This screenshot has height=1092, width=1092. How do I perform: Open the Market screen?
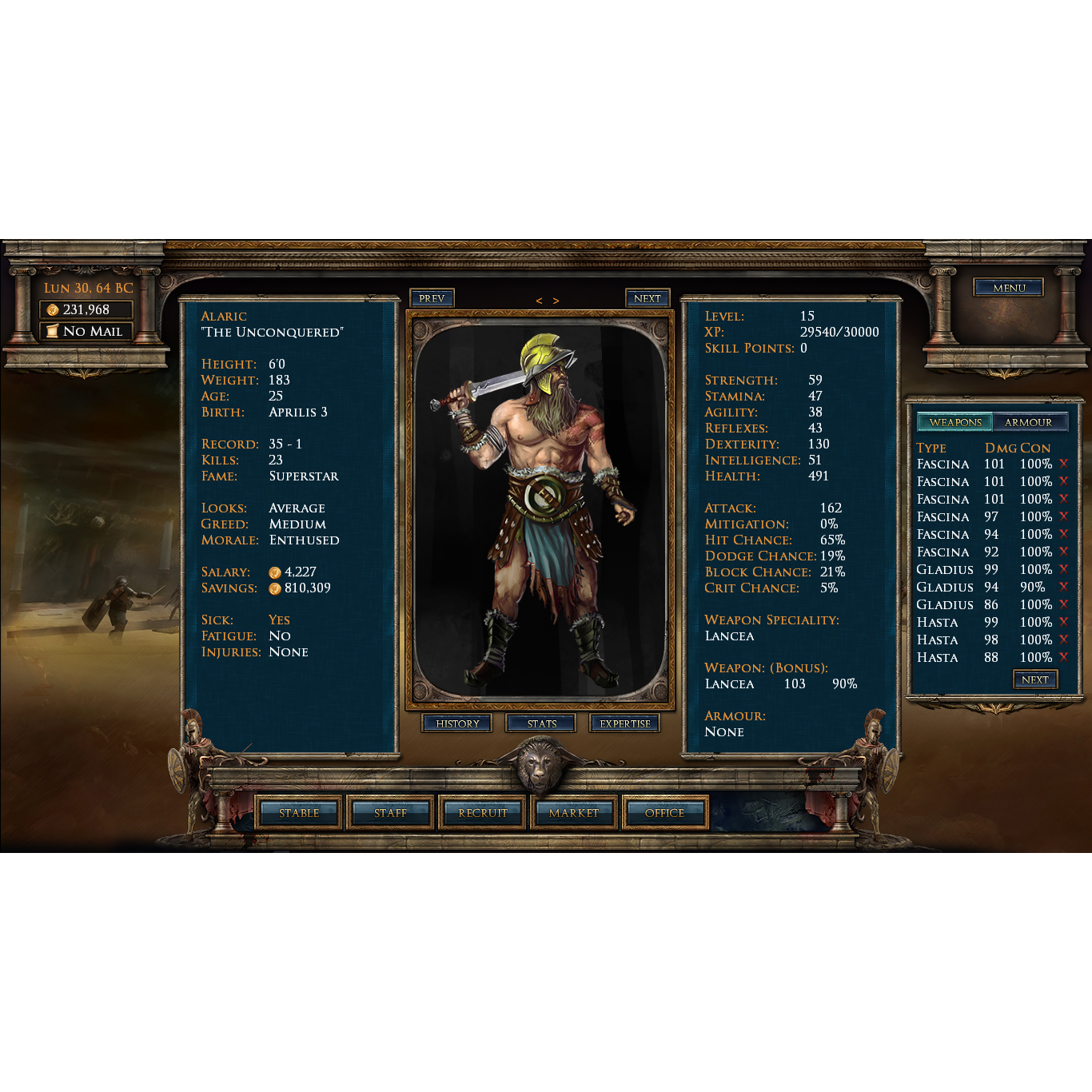(572, 813)
